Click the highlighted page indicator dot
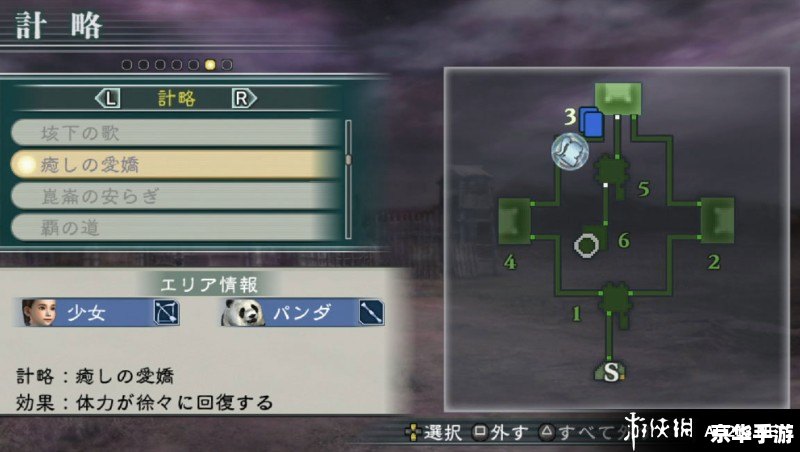 210,65
